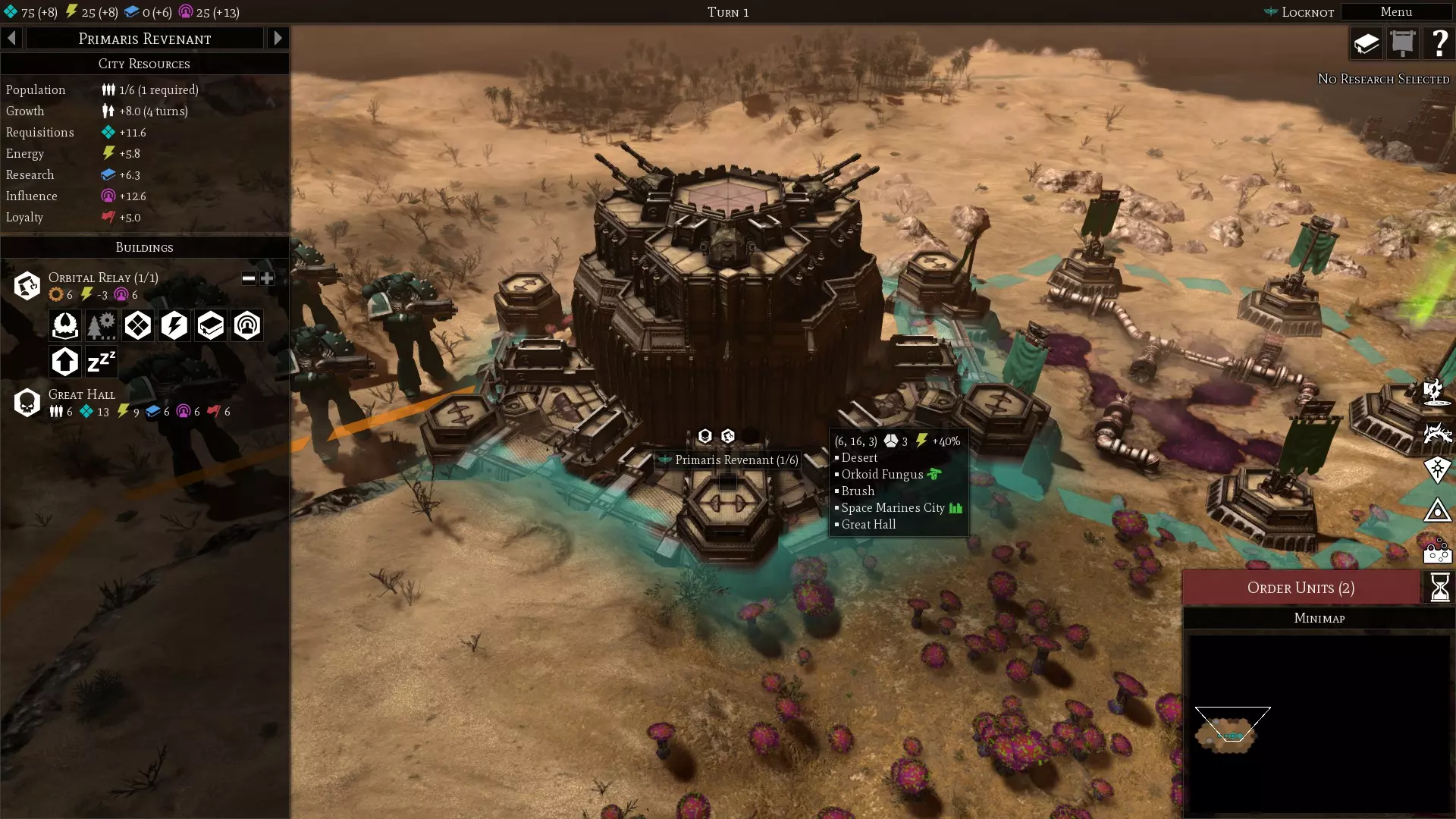Screen dimensions: 1456x819
Task: Switch to the previous city arrow
Action: [x=12, y=38]
